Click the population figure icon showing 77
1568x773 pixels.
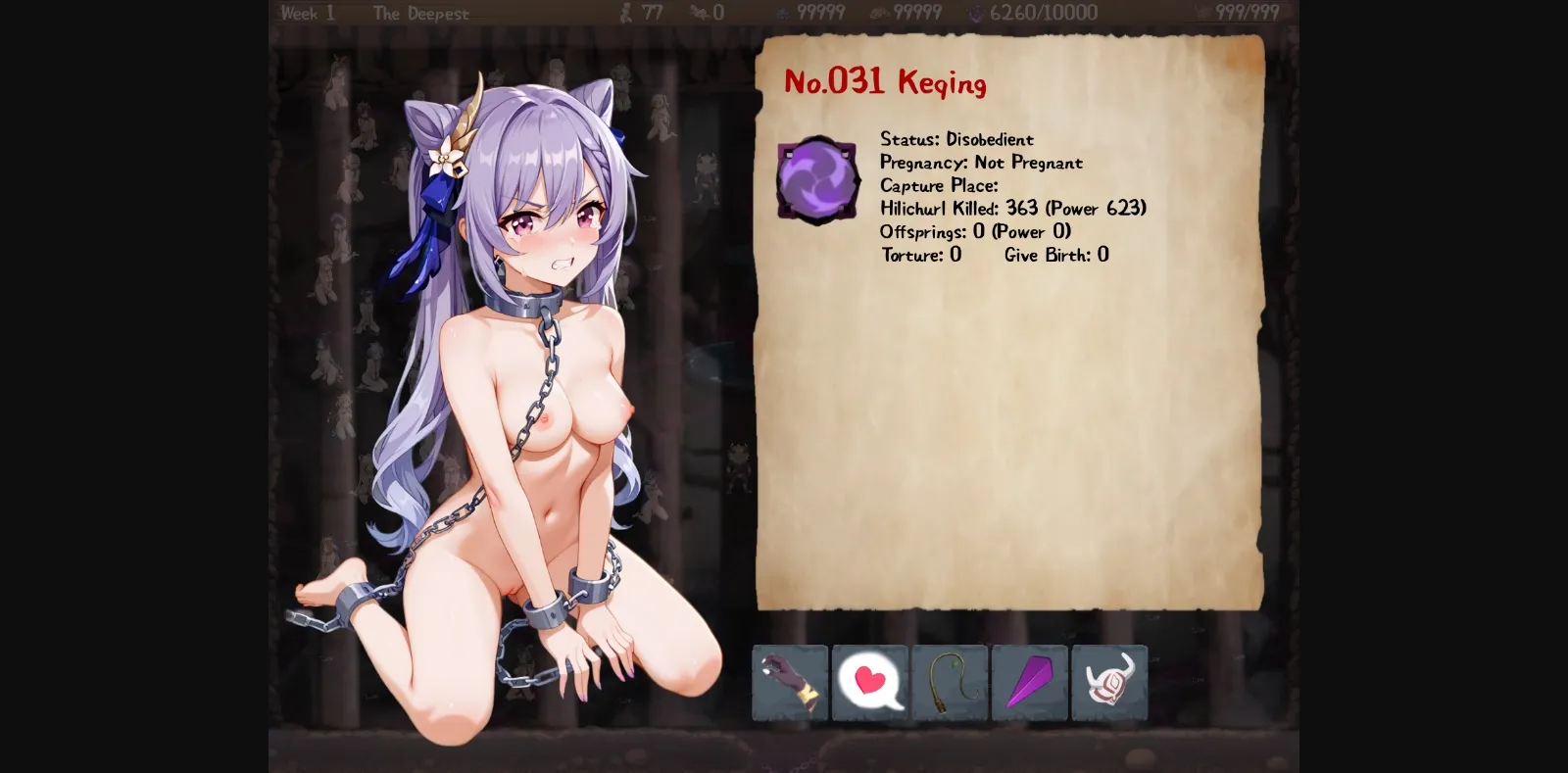624,13
